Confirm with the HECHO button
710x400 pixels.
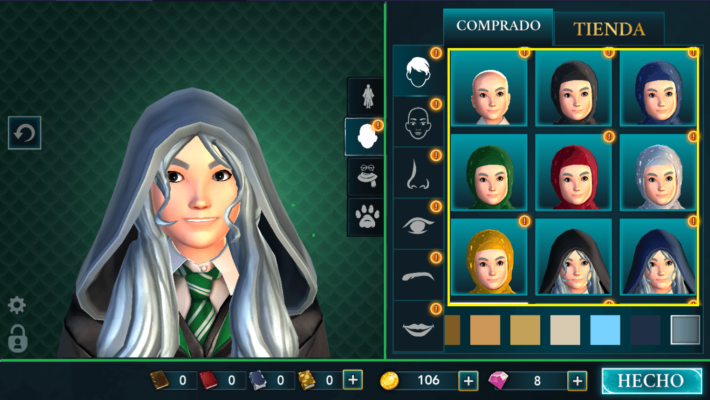[x=650, y=381]
